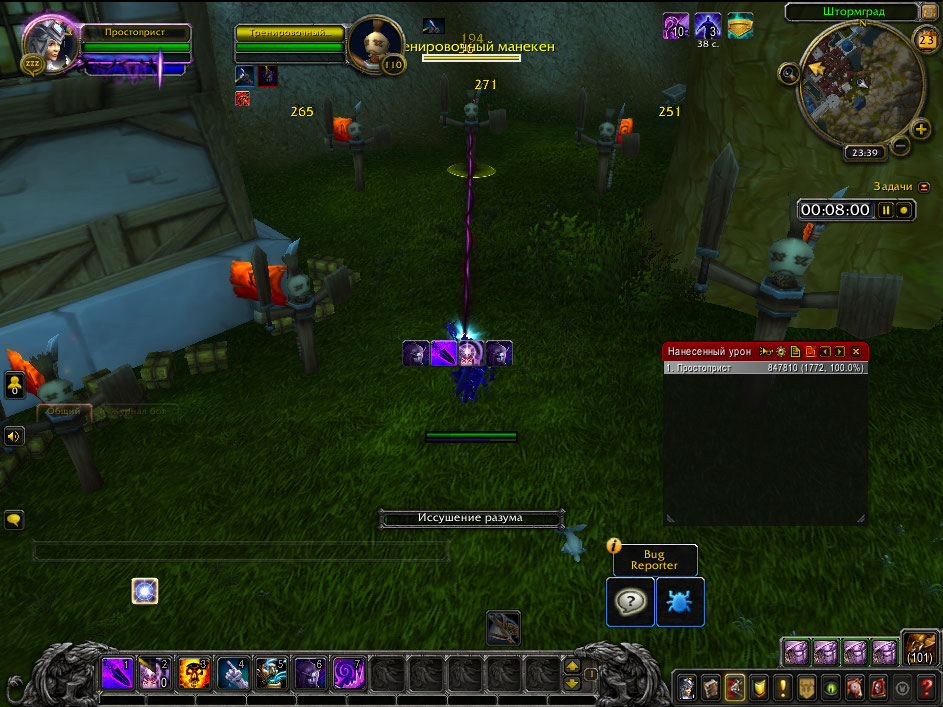
Task: Open the calendar showing day 23
Action: pos(925,39)
